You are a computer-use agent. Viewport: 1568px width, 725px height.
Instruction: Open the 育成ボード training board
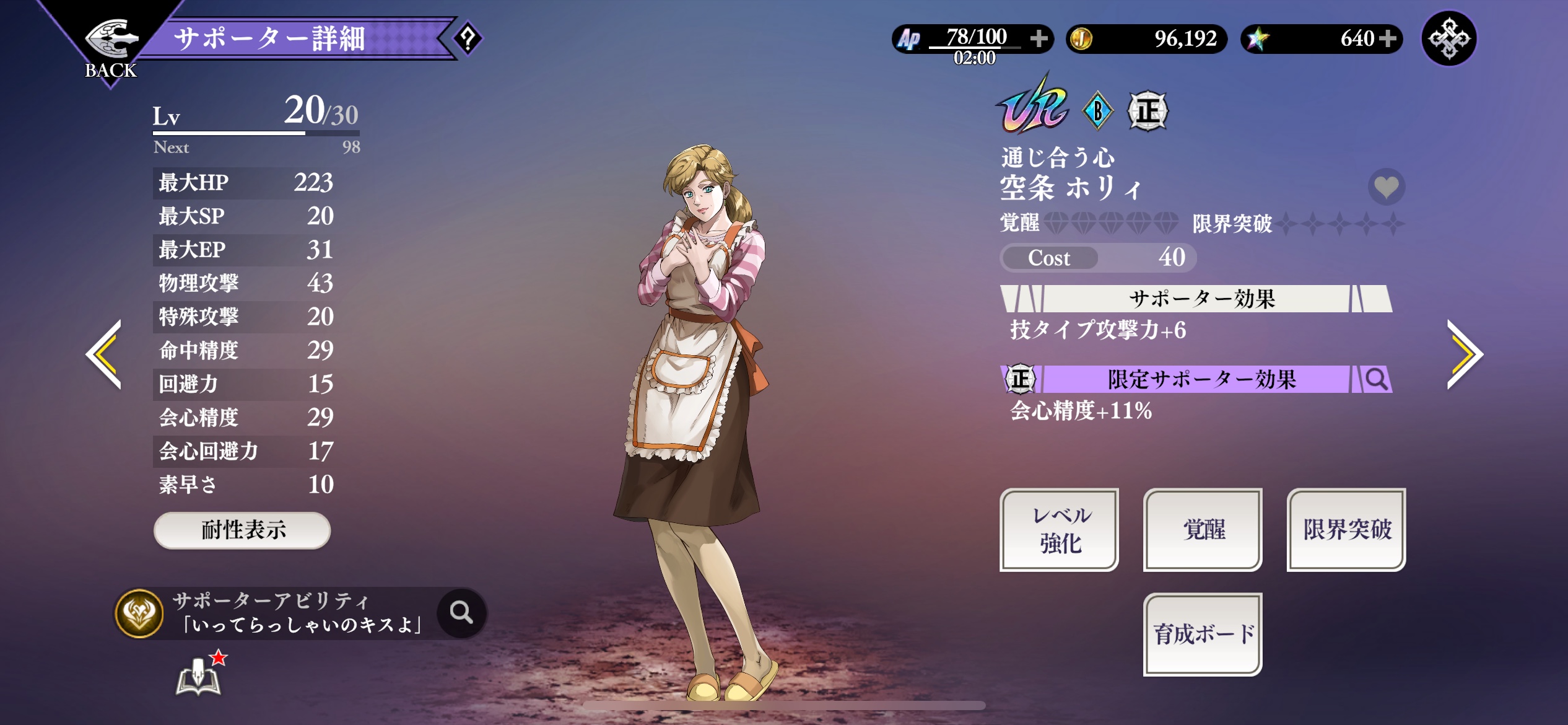(1203, 634)
